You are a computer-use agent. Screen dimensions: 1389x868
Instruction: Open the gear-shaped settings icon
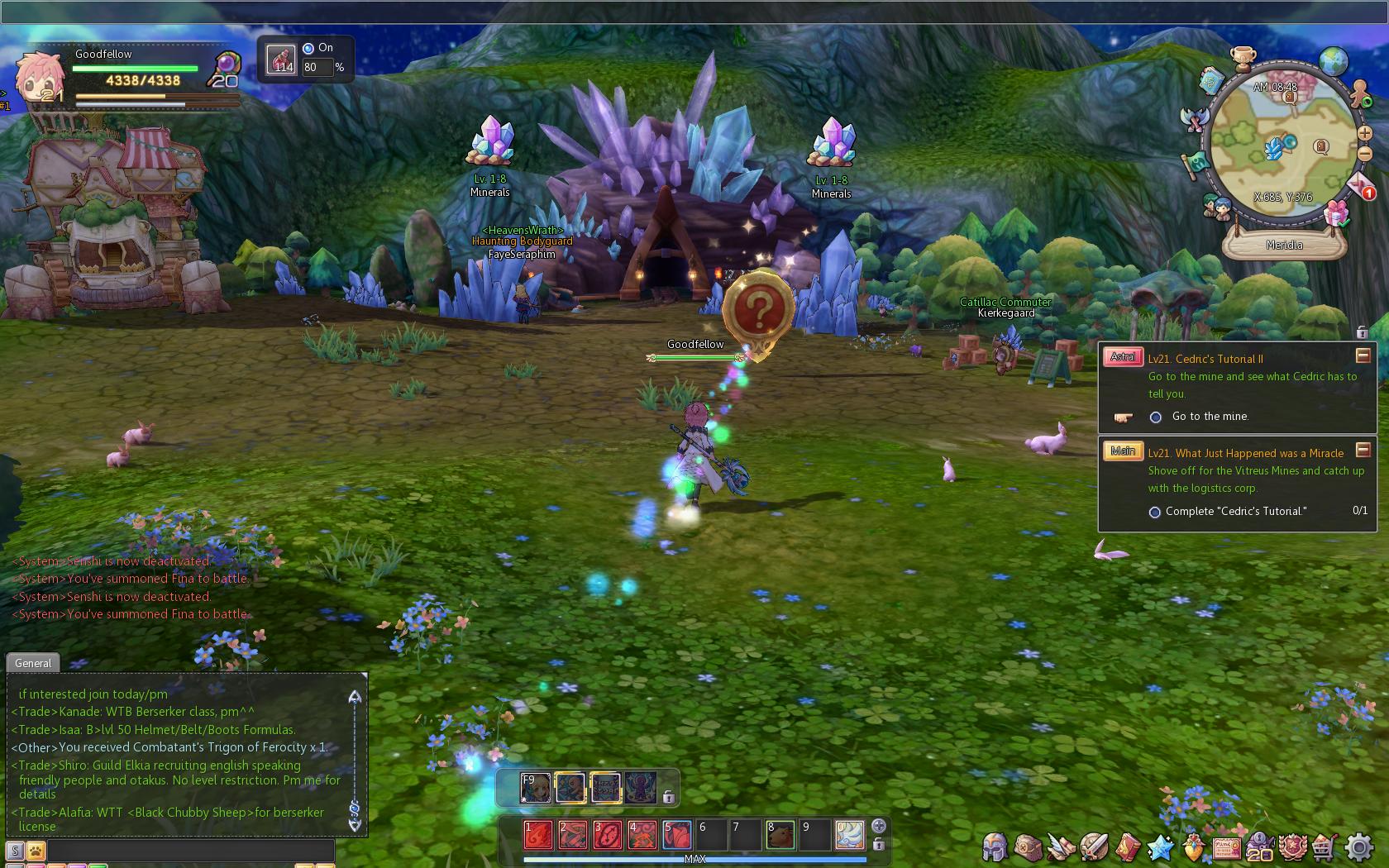click(1360, 847)
